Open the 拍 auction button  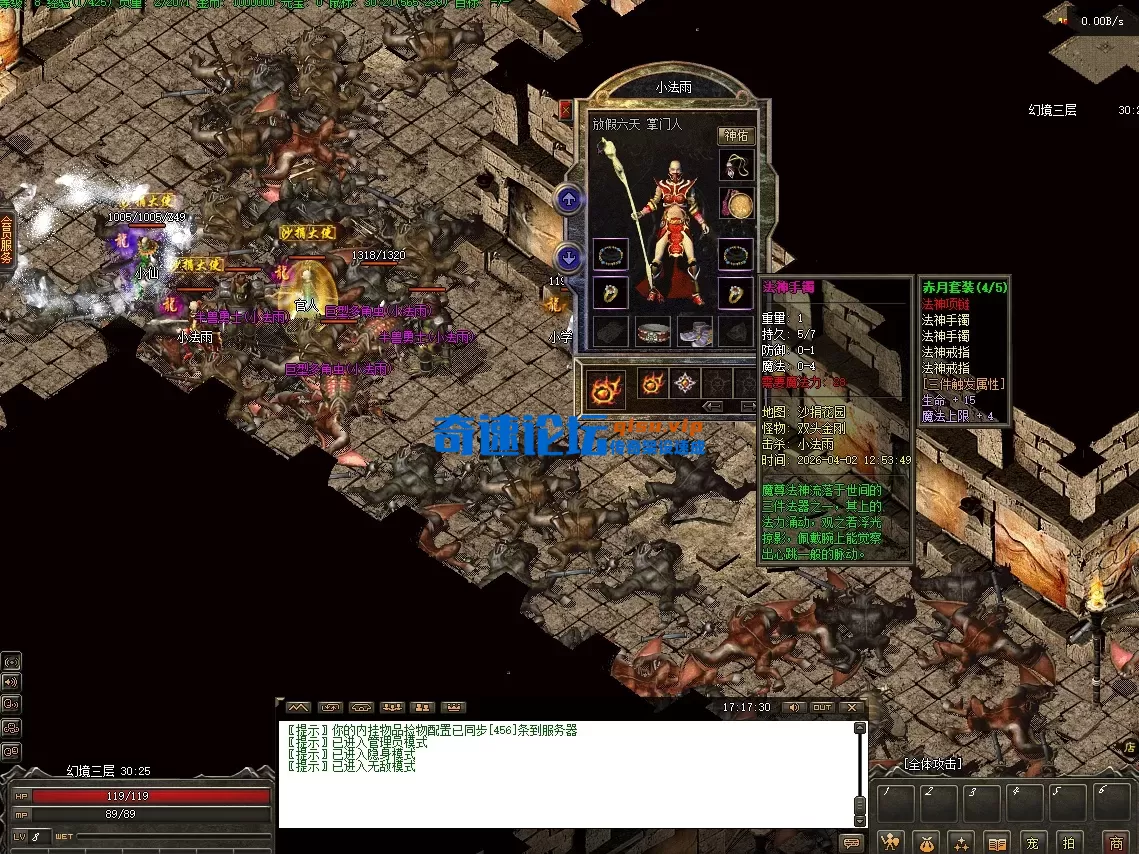[1069, 842]
